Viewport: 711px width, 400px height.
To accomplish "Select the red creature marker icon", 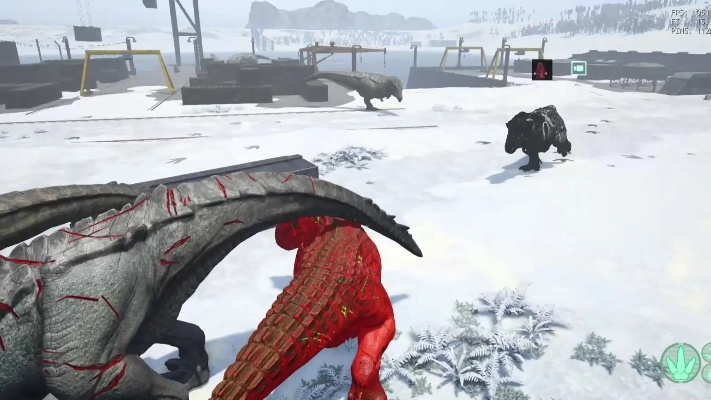I will click(x=542, y=69).
